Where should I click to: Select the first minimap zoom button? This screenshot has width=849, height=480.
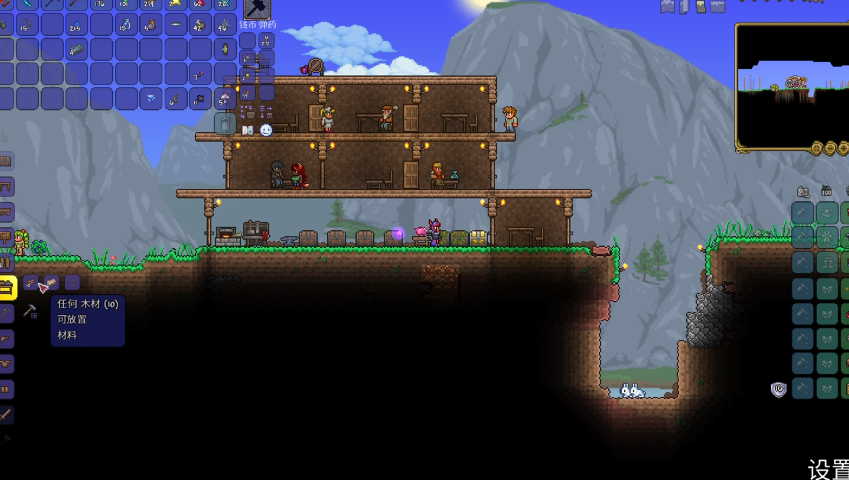(817, 148)
